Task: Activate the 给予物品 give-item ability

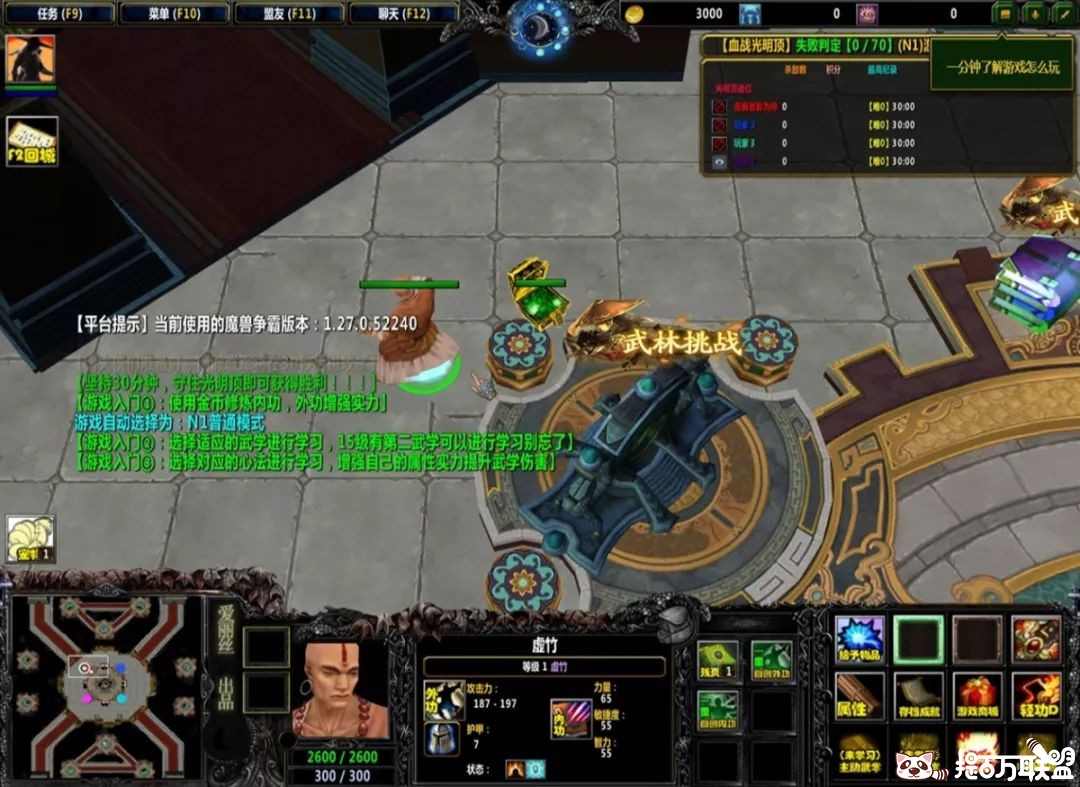Action: pos(860,639)
